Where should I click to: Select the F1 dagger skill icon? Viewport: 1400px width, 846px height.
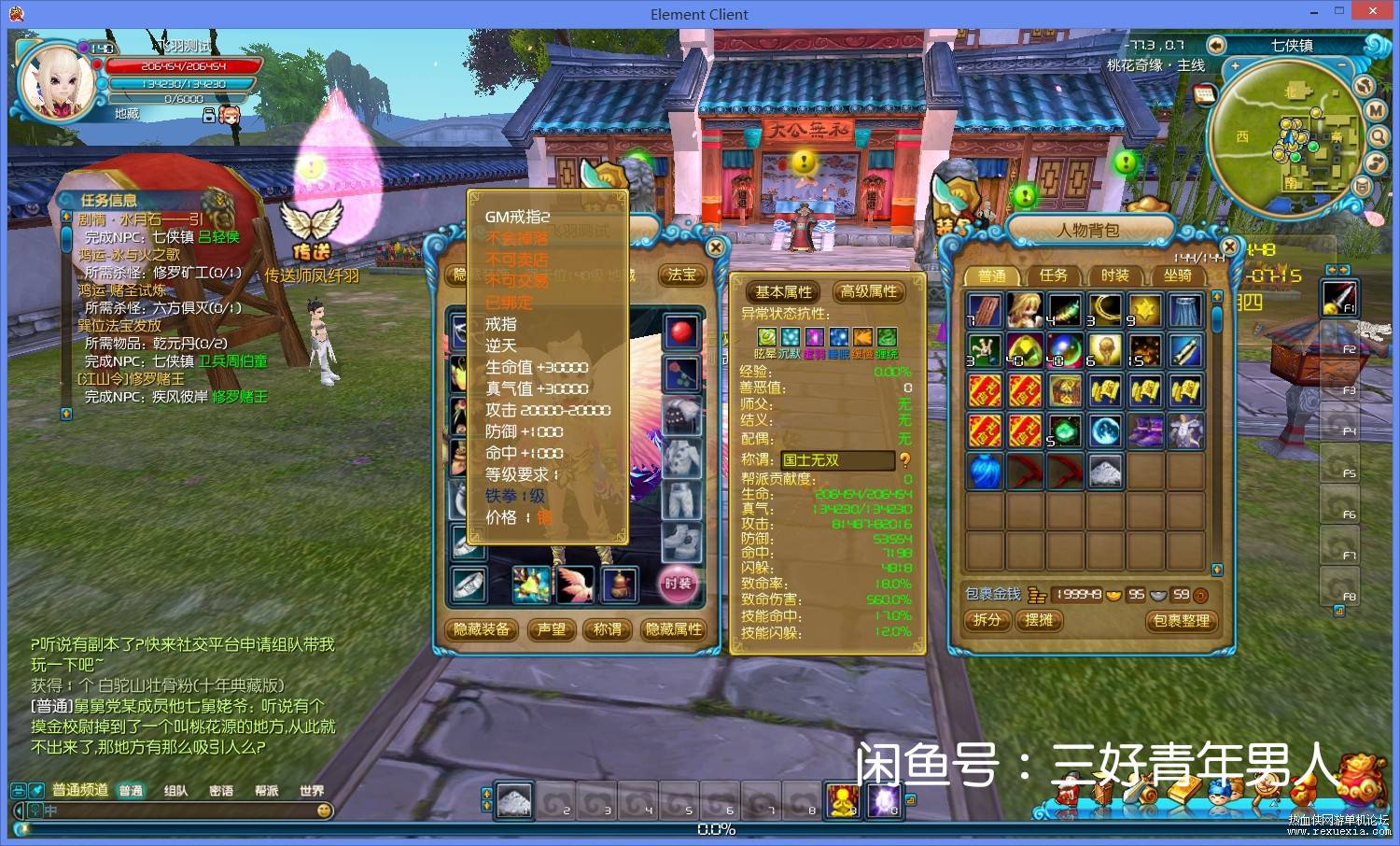coord(1339,297)
